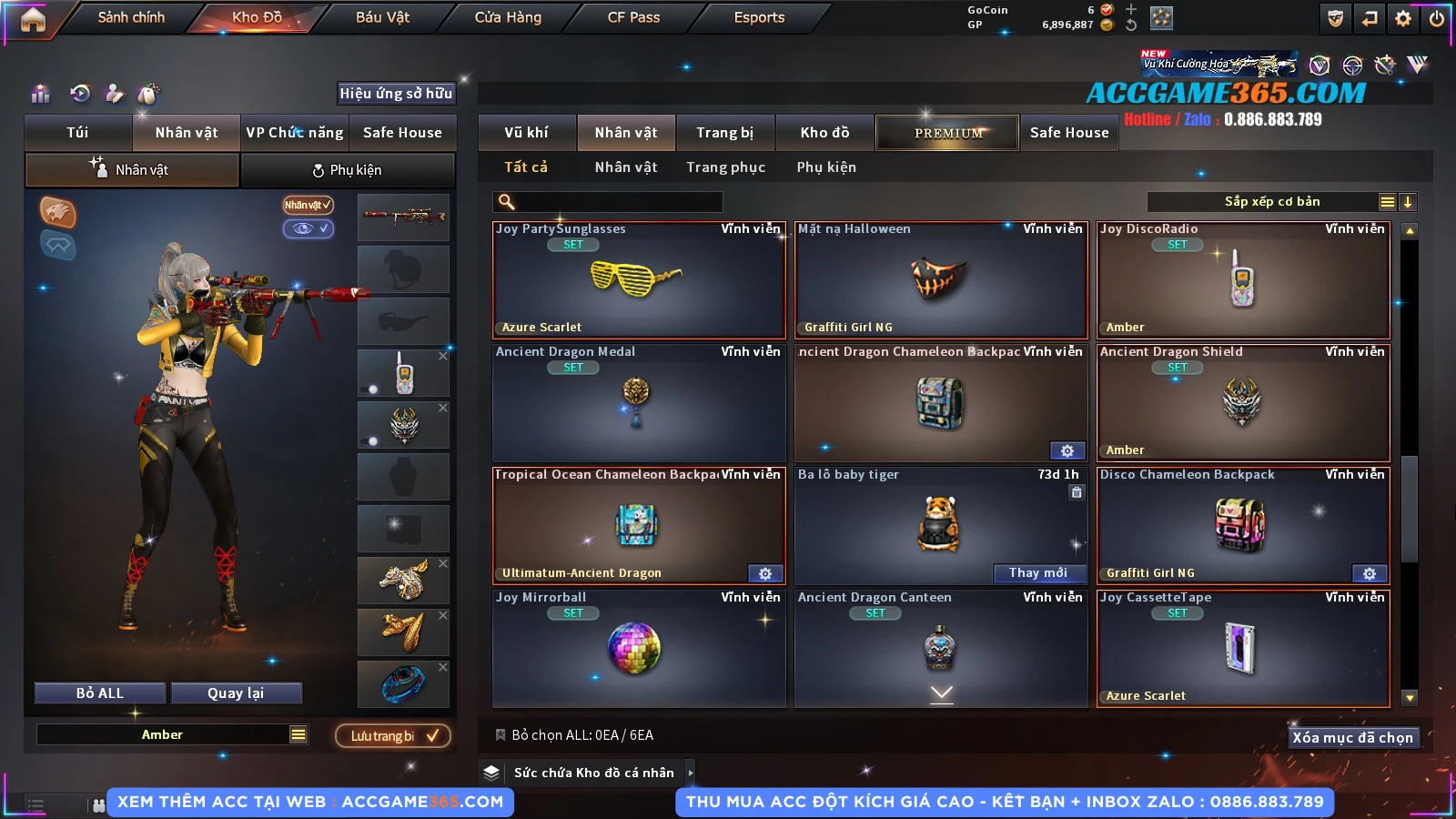The height and width of the screenshot is (819, 1456).
Task: Select the Joy PartySunglasses item
Action: point(638,279)
